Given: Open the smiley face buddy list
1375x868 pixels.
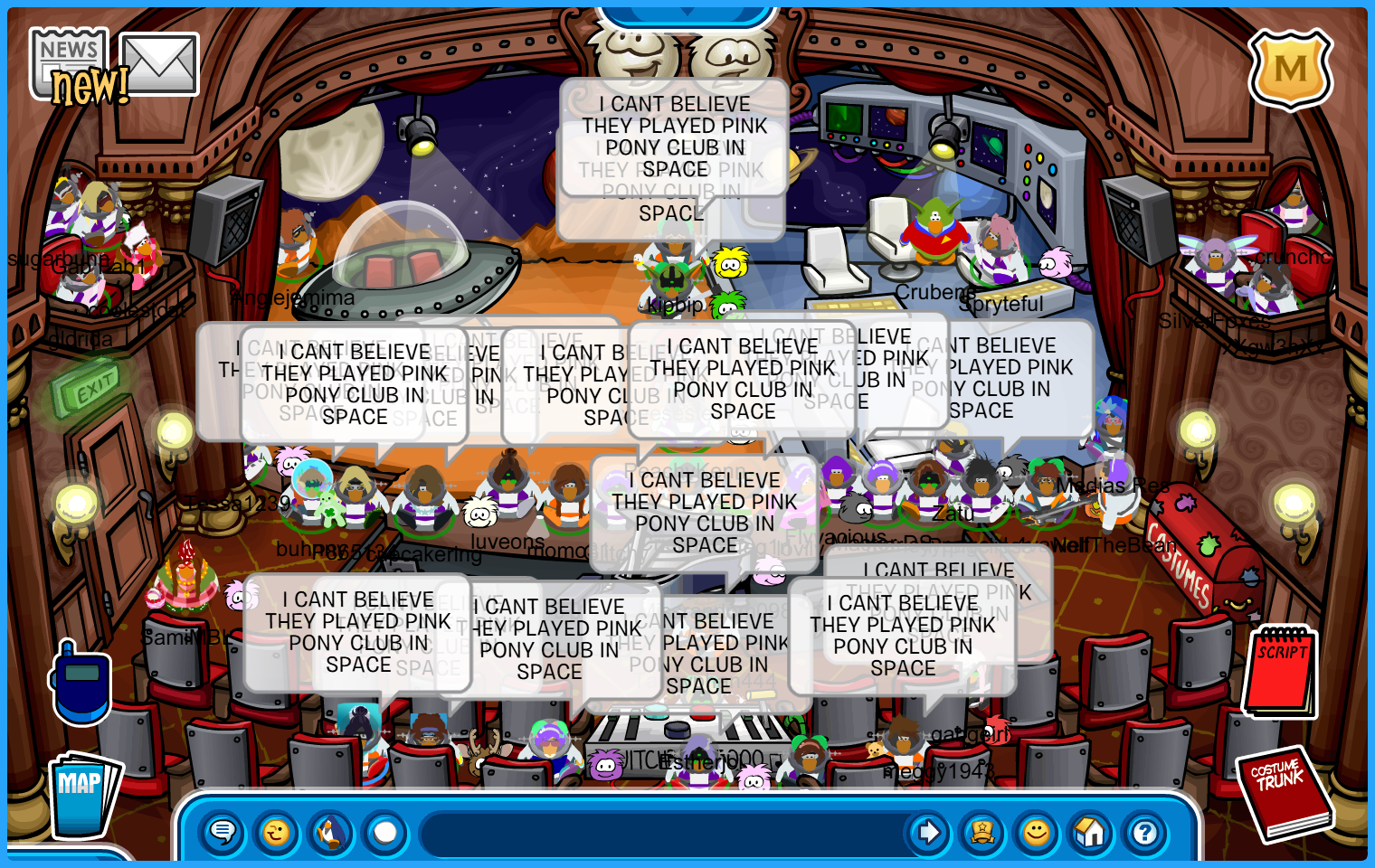Looking at the screenshot, I should 1037,832.
